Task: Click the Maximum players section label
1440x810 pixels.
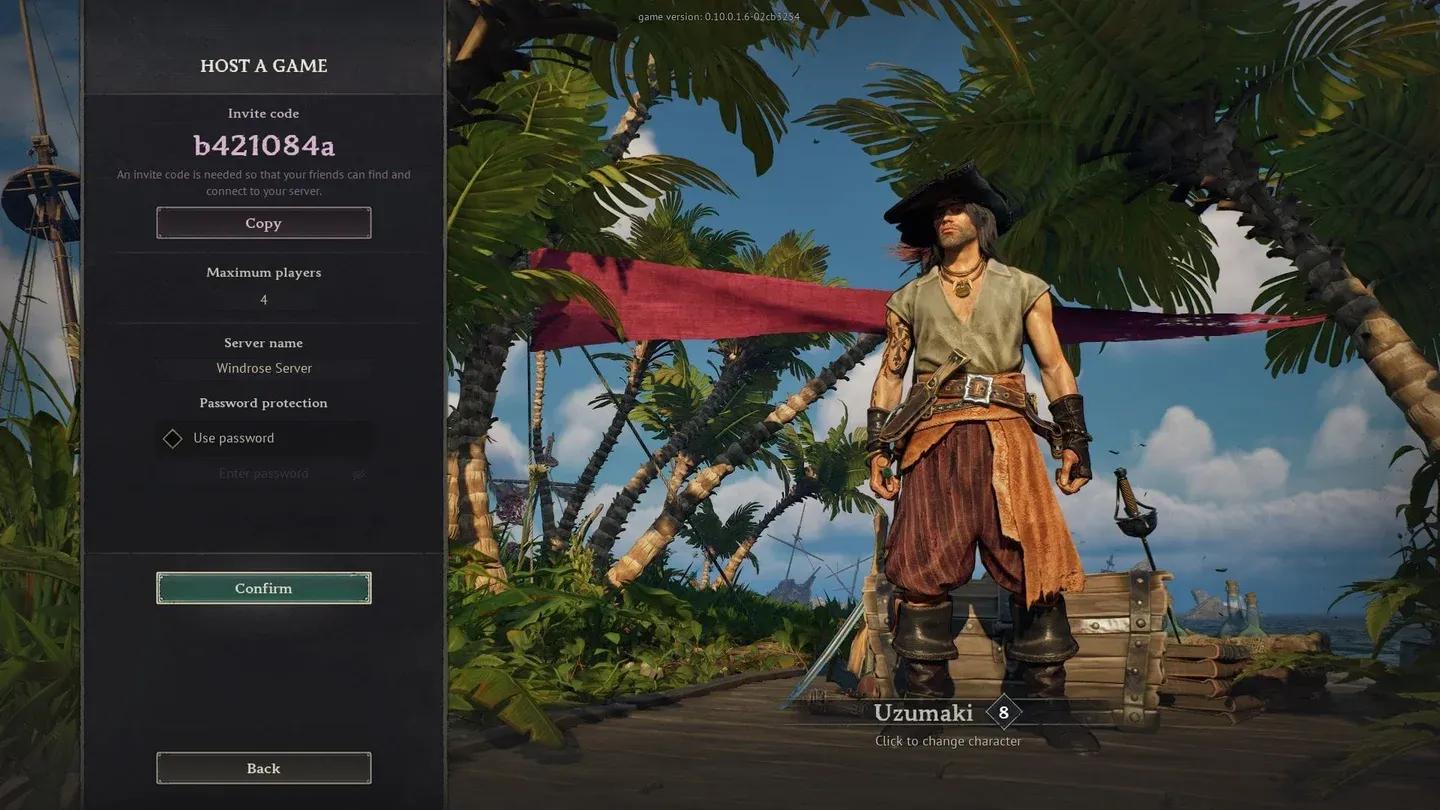Action: [263, 272]
